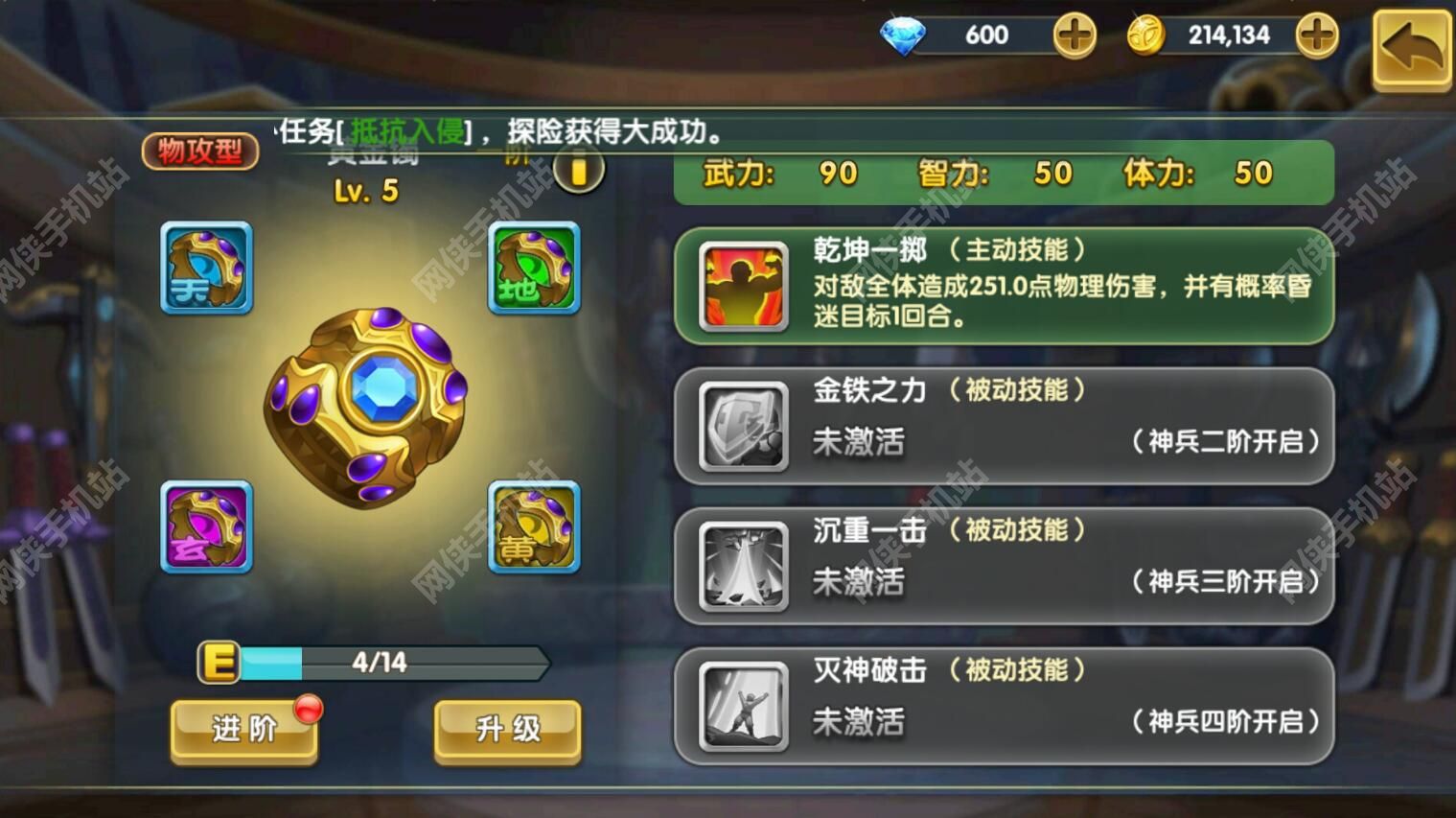
Task: Click plus next to 214,134 gold
Action: tap(1318, 35)
